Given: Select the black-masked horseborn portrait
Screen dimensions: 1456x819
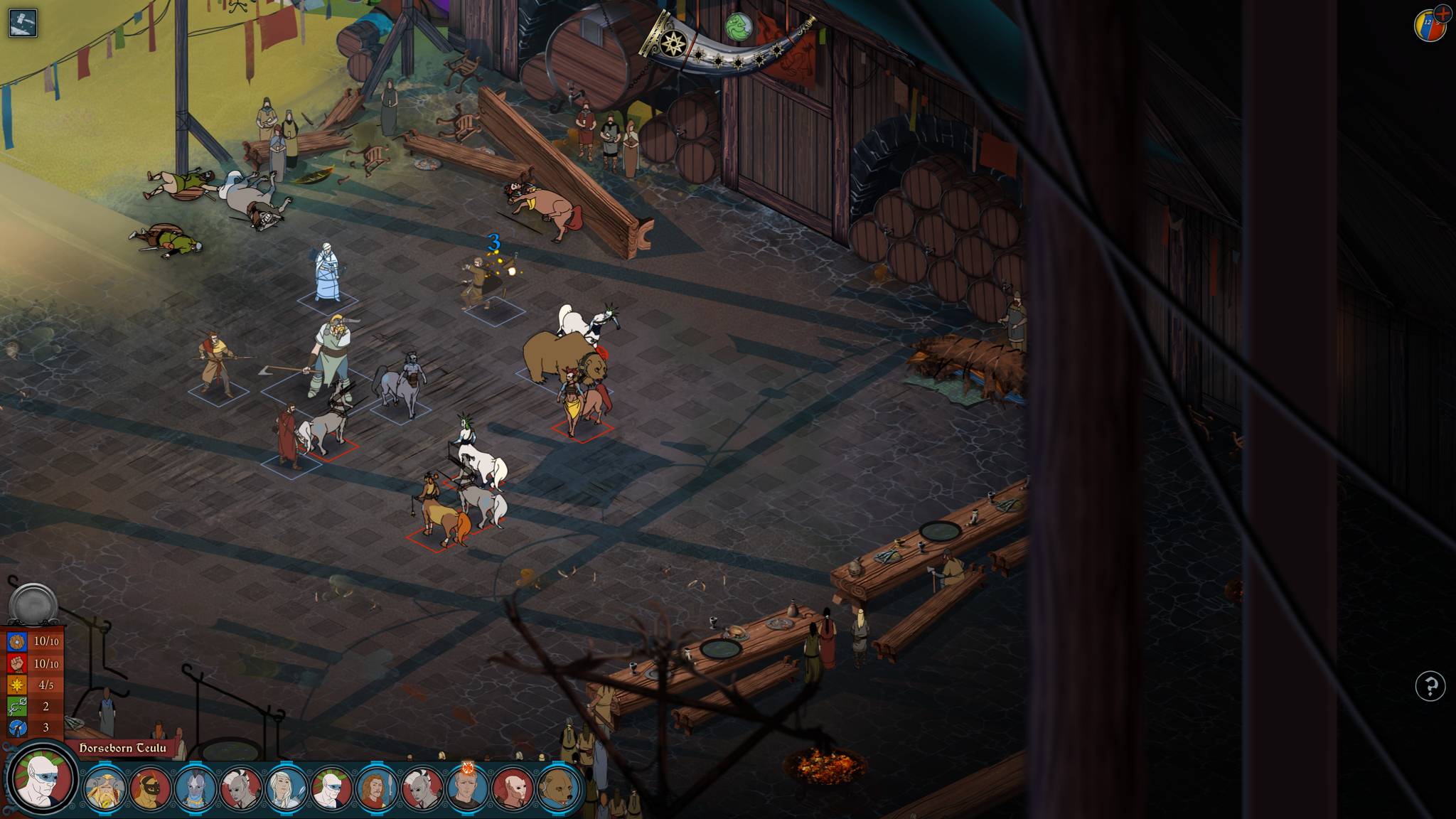Looking at the screenshot, I should tap(150, 788).
